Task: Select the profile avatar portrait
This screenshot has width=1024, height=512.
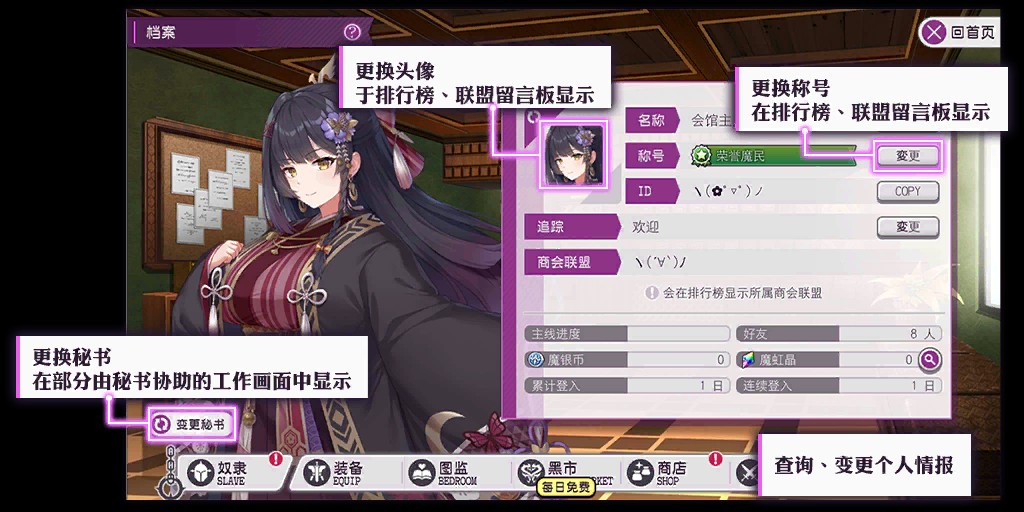Action: point(574,155)
